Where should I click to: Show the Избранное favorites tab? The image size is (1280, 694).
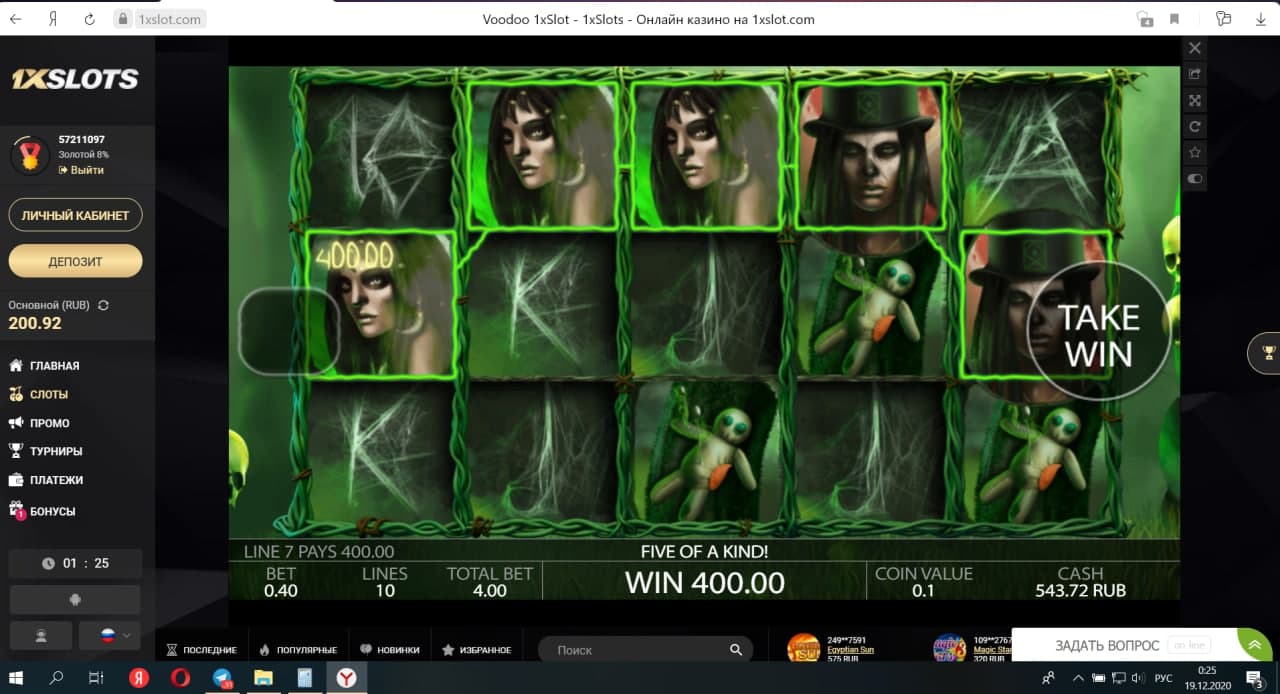pos(477,650)
